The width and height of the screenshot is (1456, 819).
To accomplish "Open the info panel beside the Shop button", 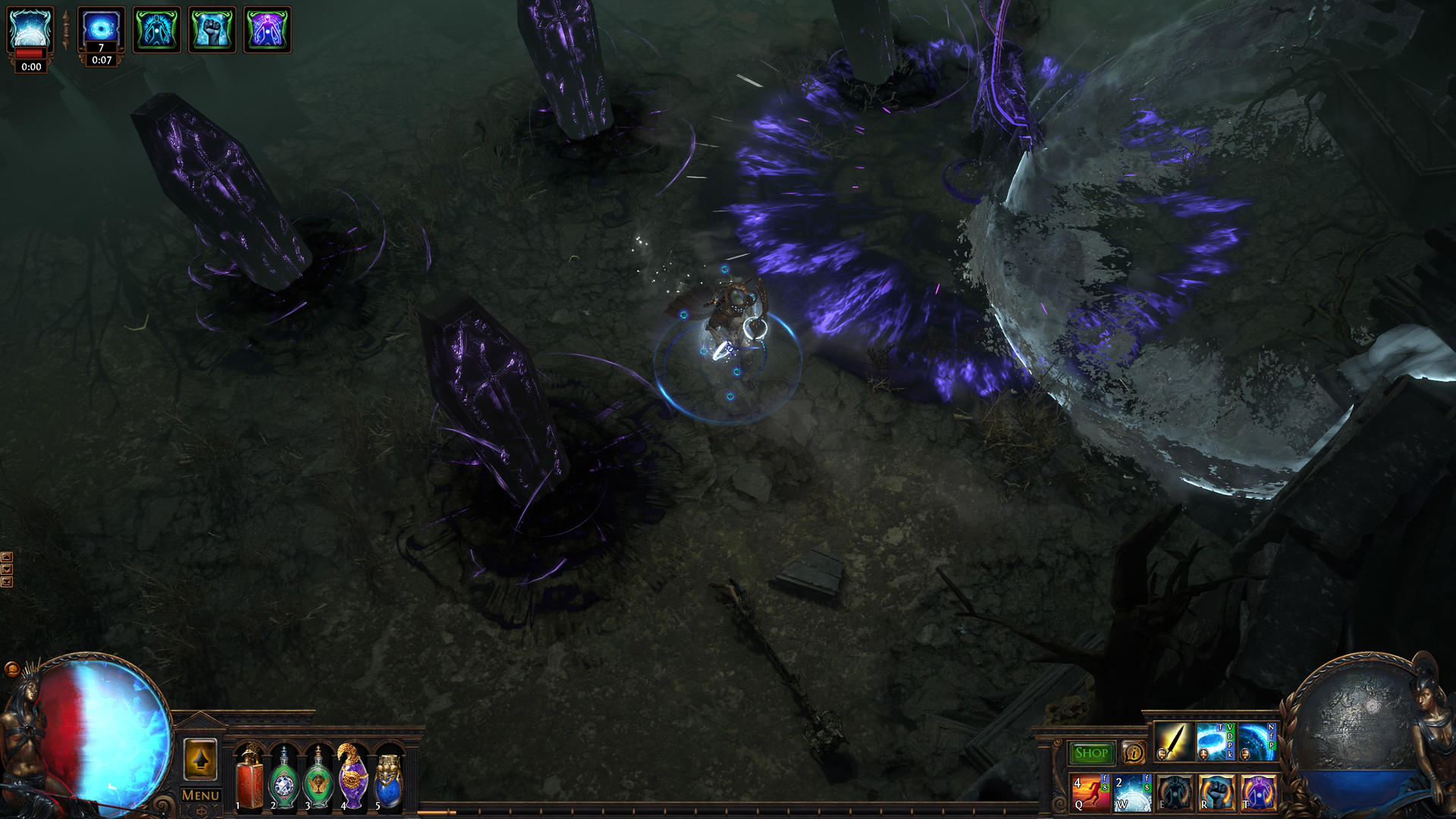I will (x=1134, y=753).
